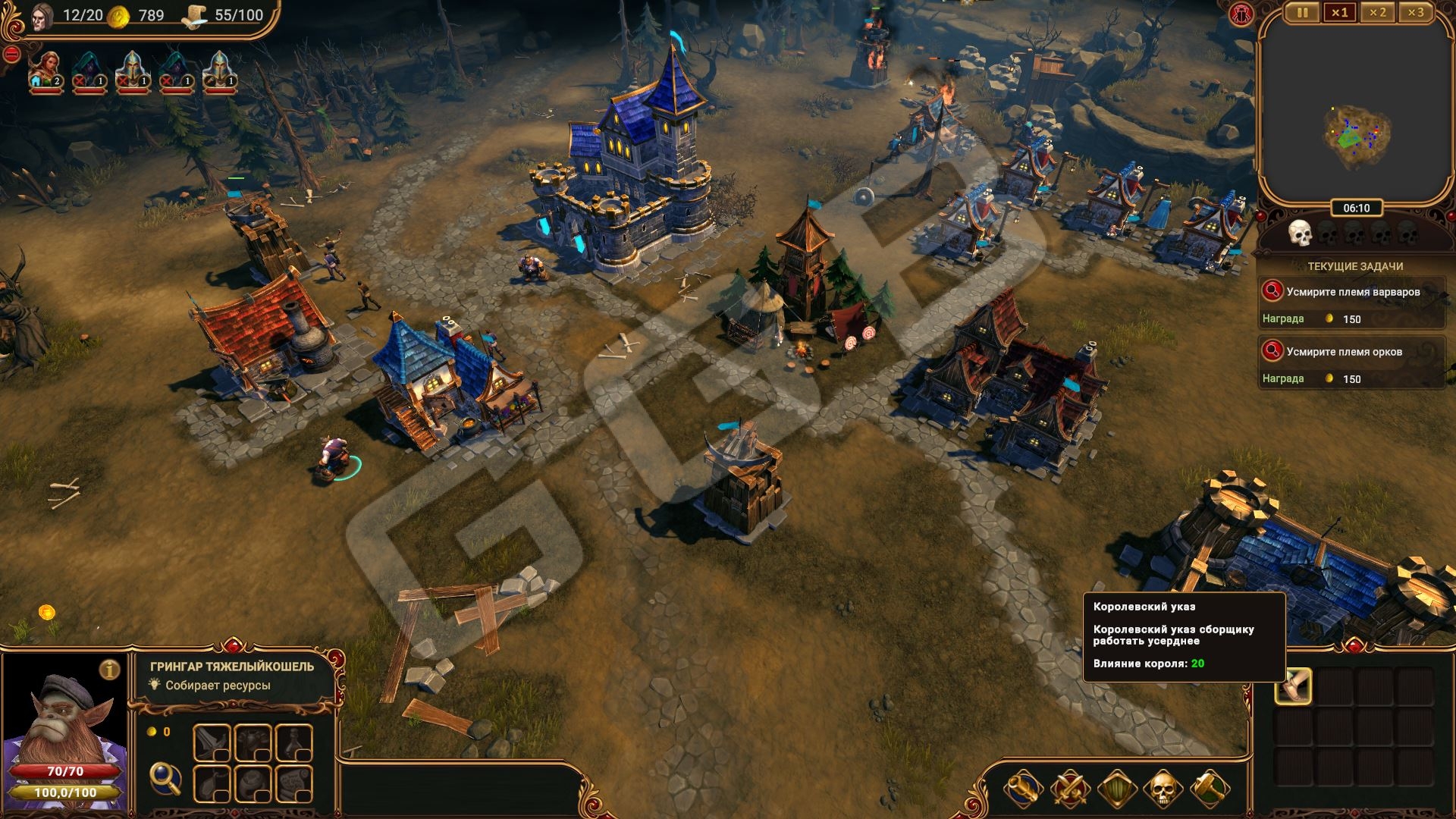Click the red spider icon by the minimap
Viewport: 1456px width, 819px height.
pos(1243,13)
